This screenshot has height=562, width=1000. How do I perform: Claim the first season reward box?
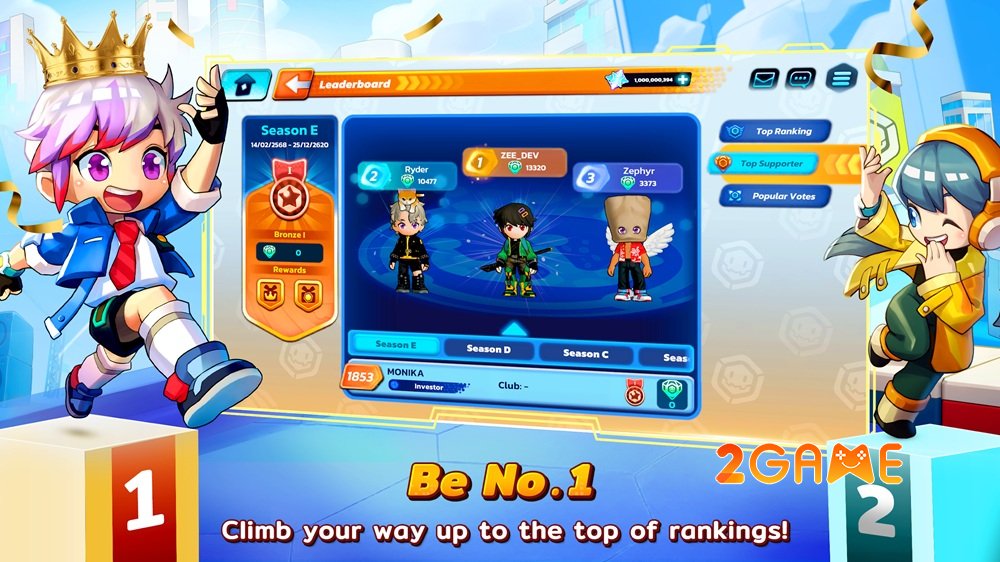click(269, 293)
